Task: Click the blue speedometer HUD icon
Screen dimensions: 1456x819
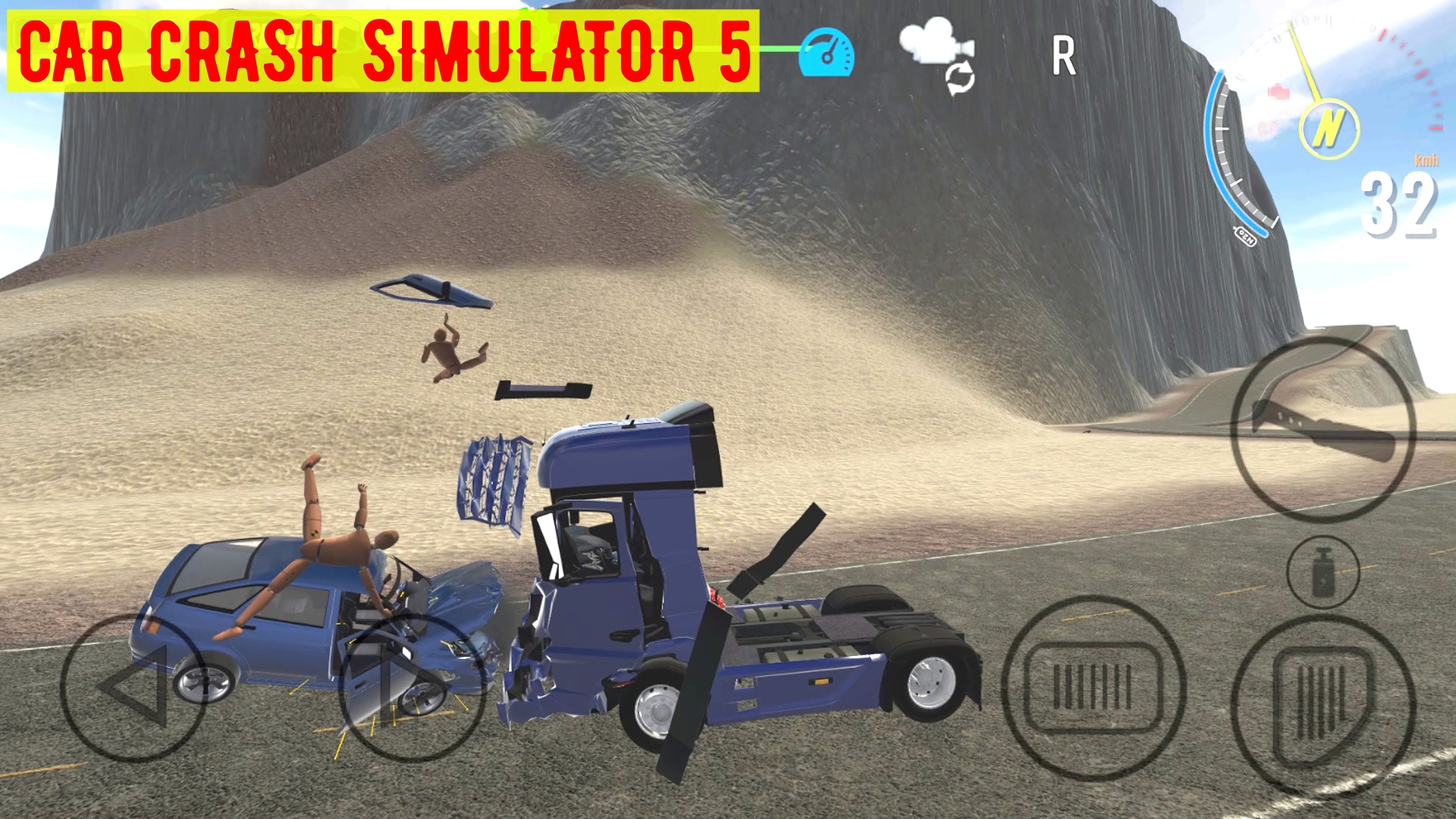Action: pos(829,52)
